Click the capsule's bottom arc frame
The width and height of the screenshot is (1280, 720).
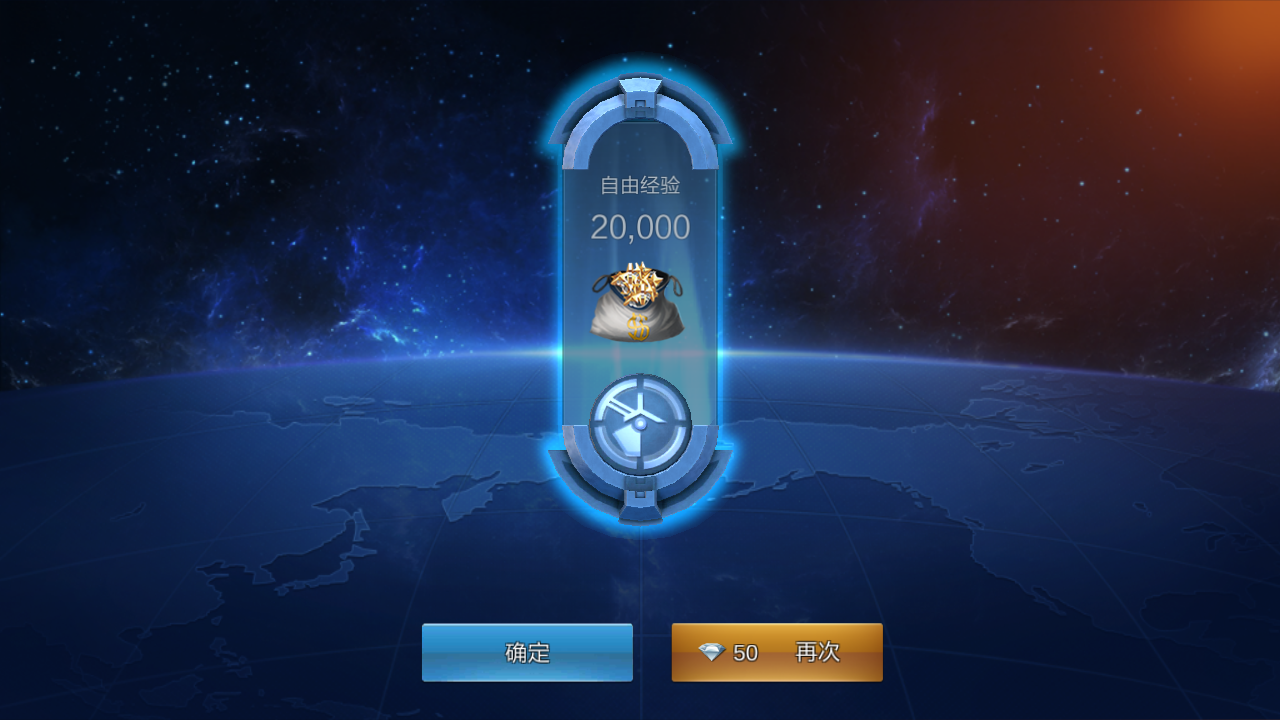[640, 480]
